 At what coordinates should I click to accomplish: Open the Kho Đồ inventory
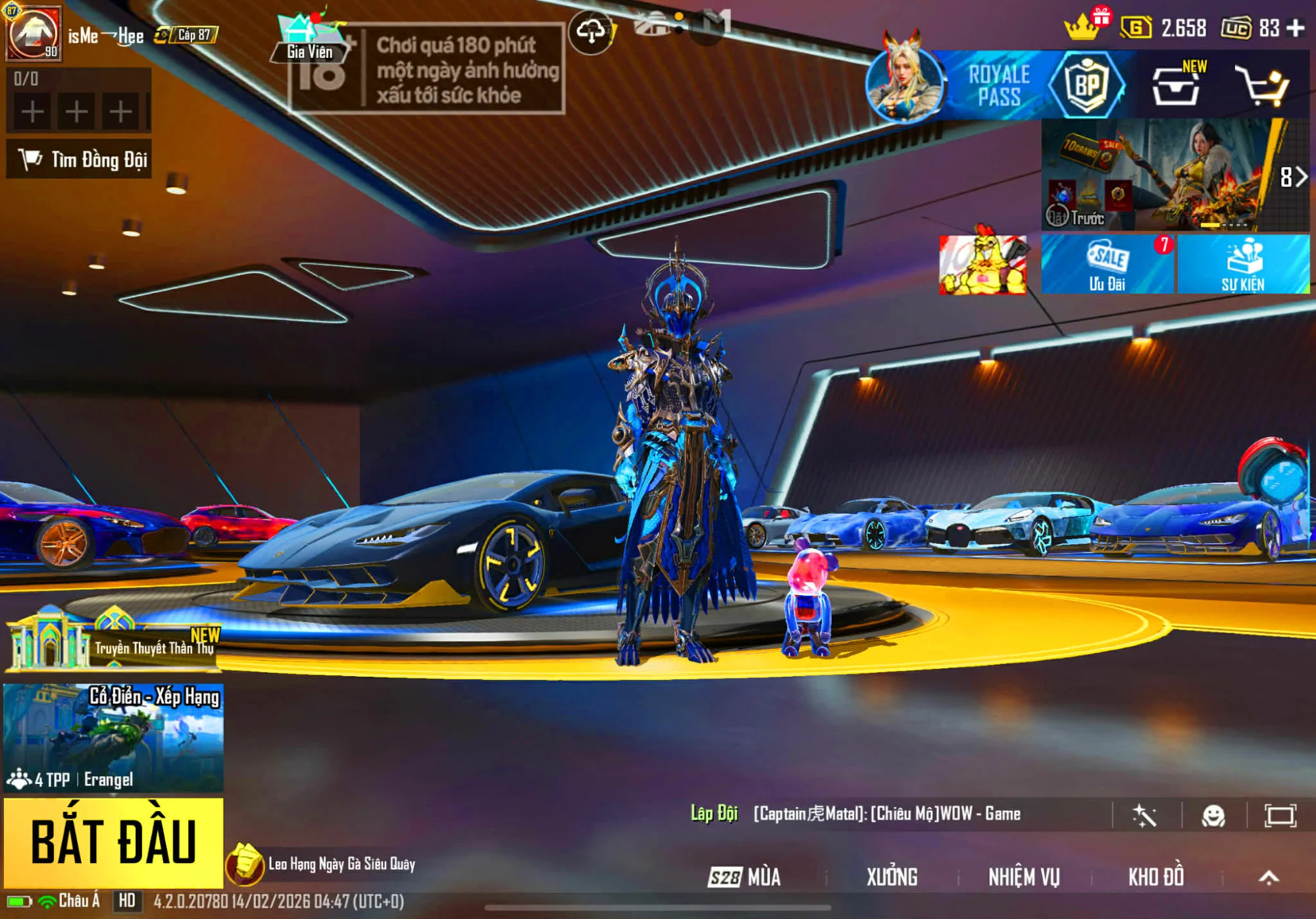[x=1156, y=877]
